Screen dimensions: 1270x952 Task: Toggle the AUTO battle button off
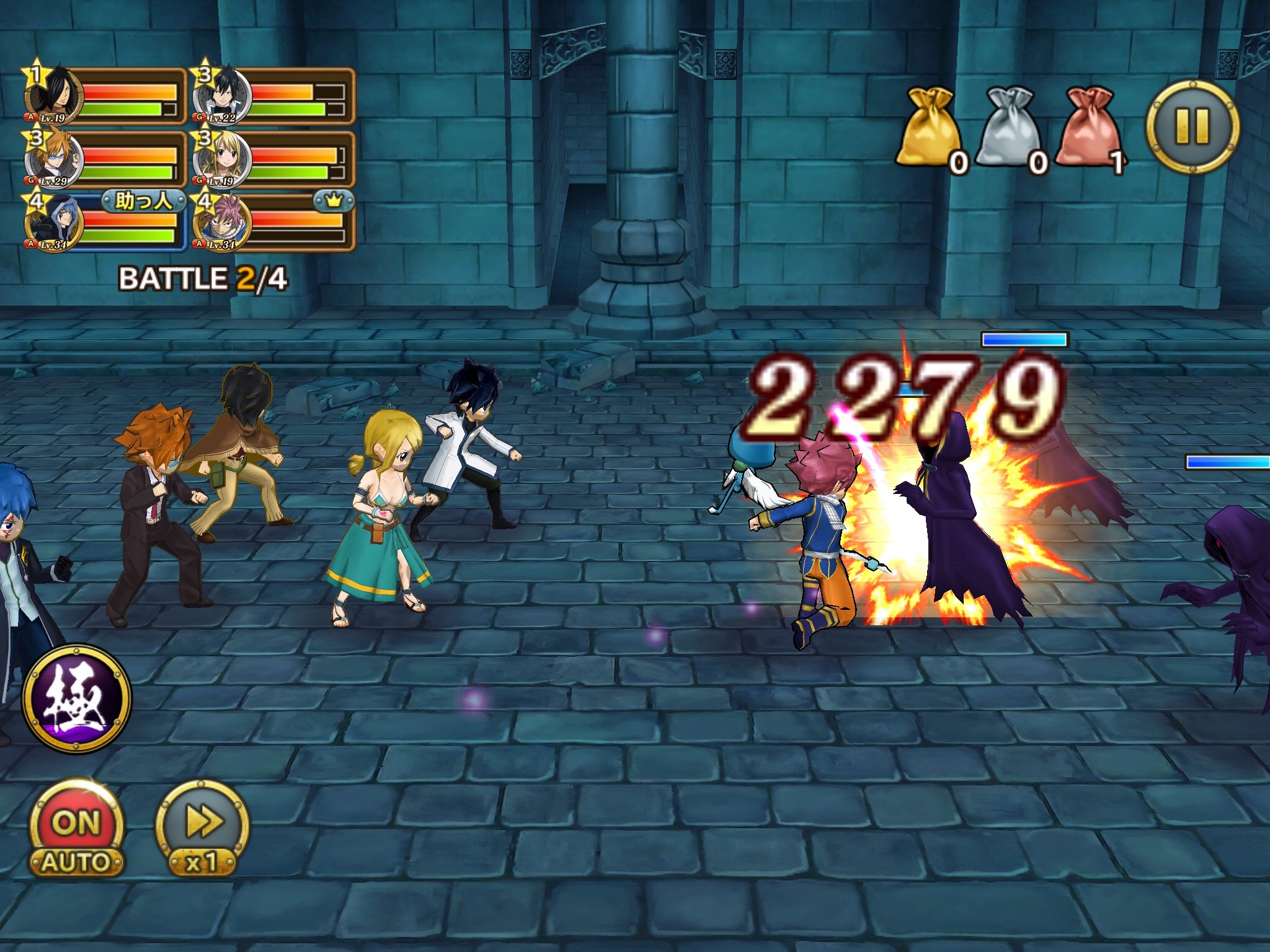click(76, 831)
